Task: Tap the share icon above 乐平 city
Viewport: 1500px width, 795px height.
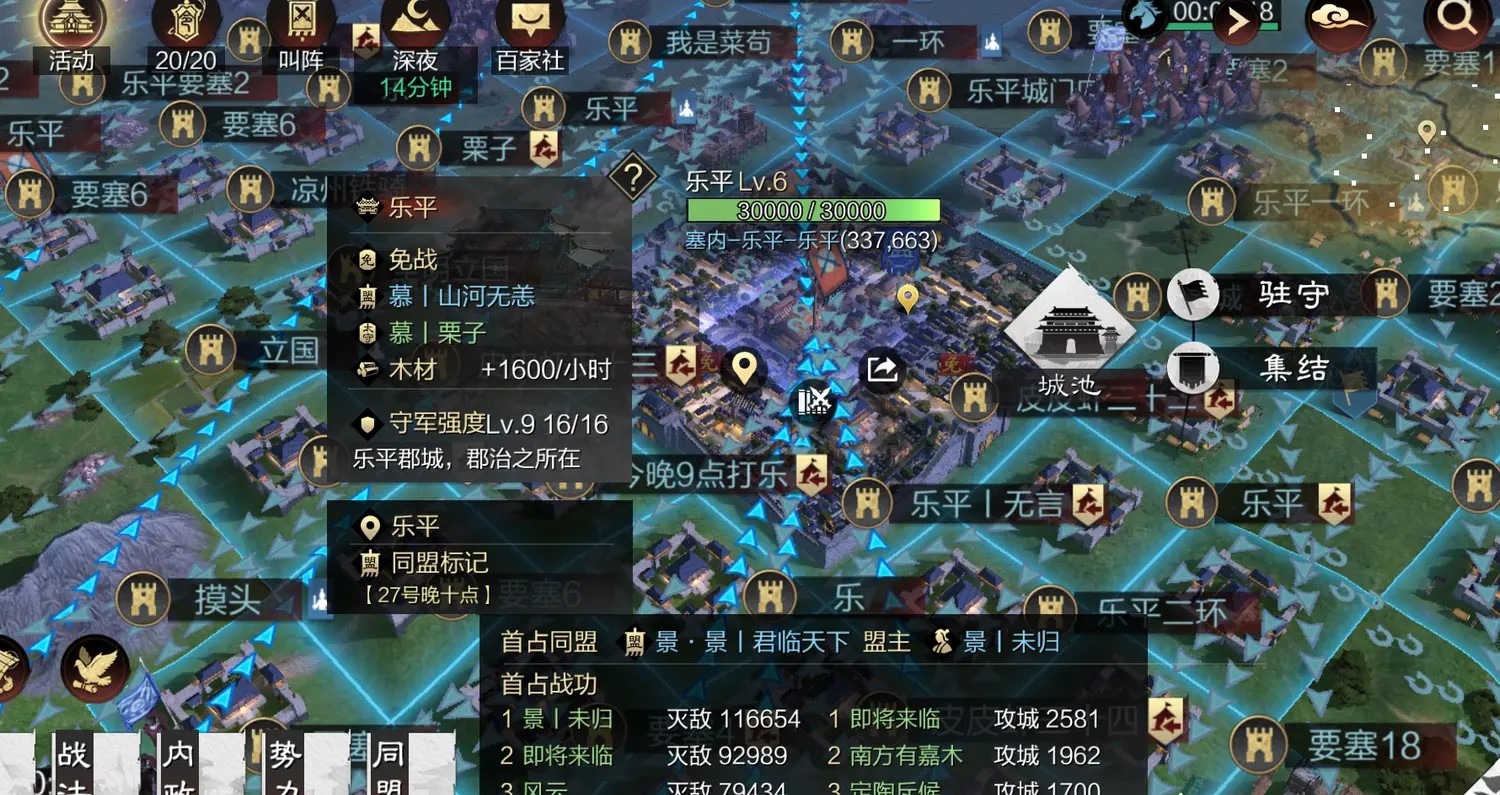Action: pyautogui.click(x=881, y=371)
